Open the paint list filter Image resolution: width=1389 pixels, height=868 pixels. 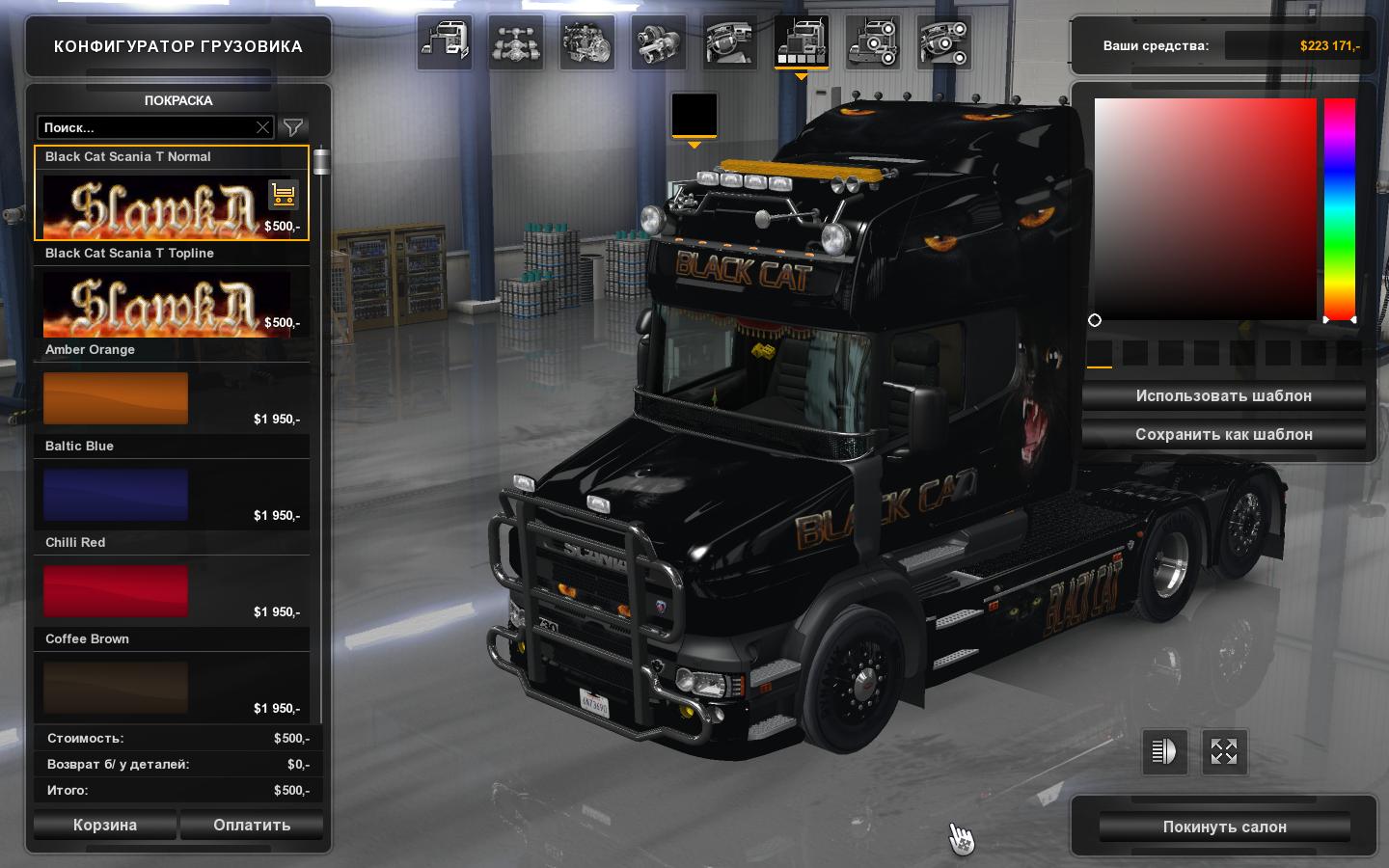coord(293,127)
